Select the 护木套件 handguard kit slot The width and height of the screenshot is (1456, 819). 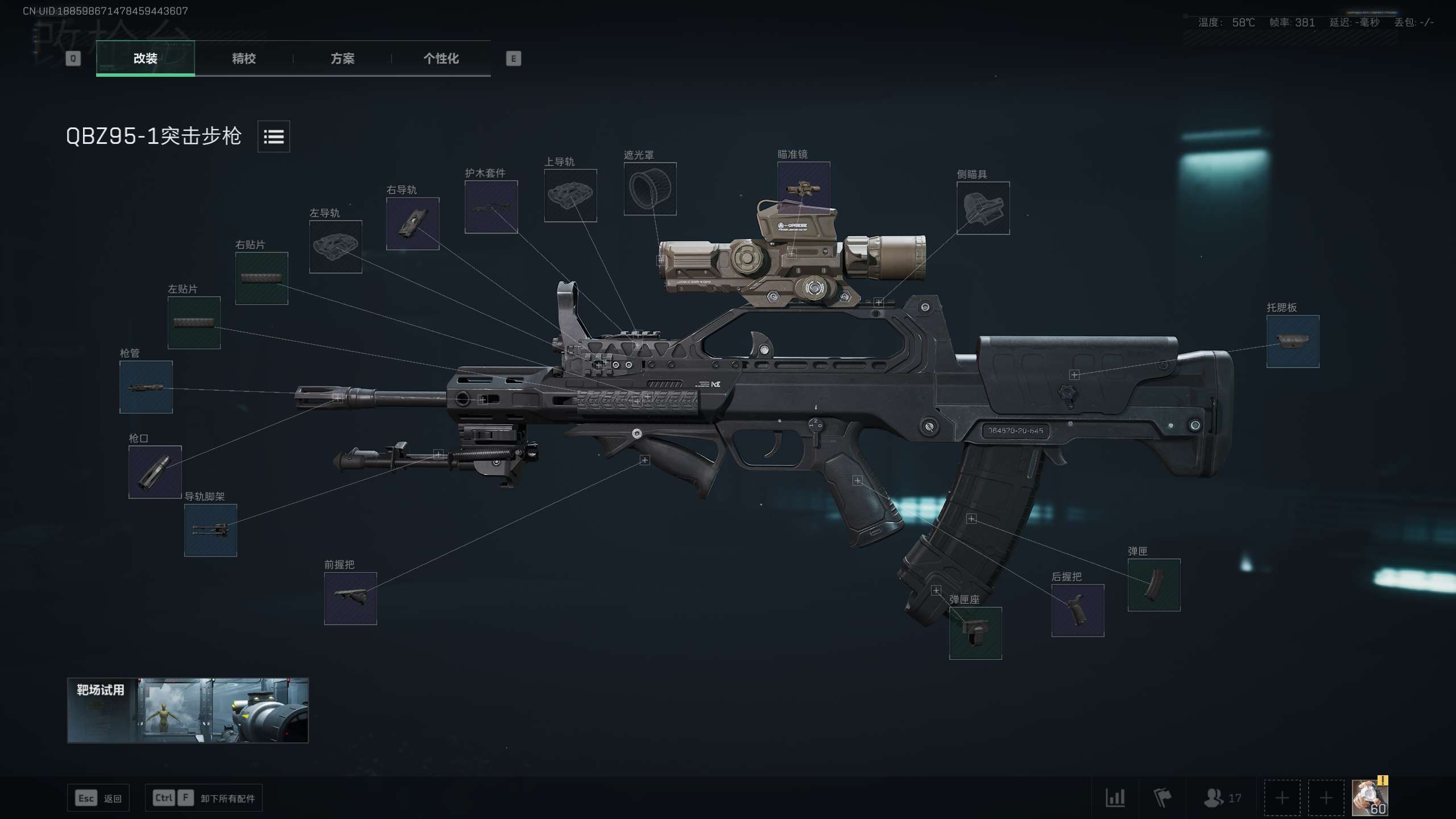(x=491, y=207)
